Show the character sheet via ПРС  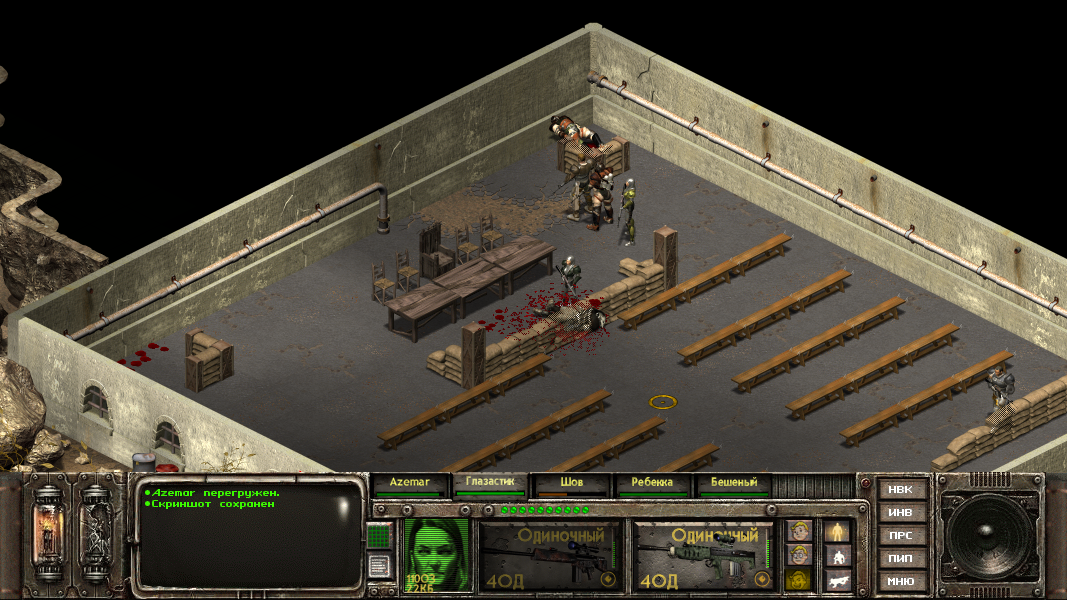click(x=900, y=536)
